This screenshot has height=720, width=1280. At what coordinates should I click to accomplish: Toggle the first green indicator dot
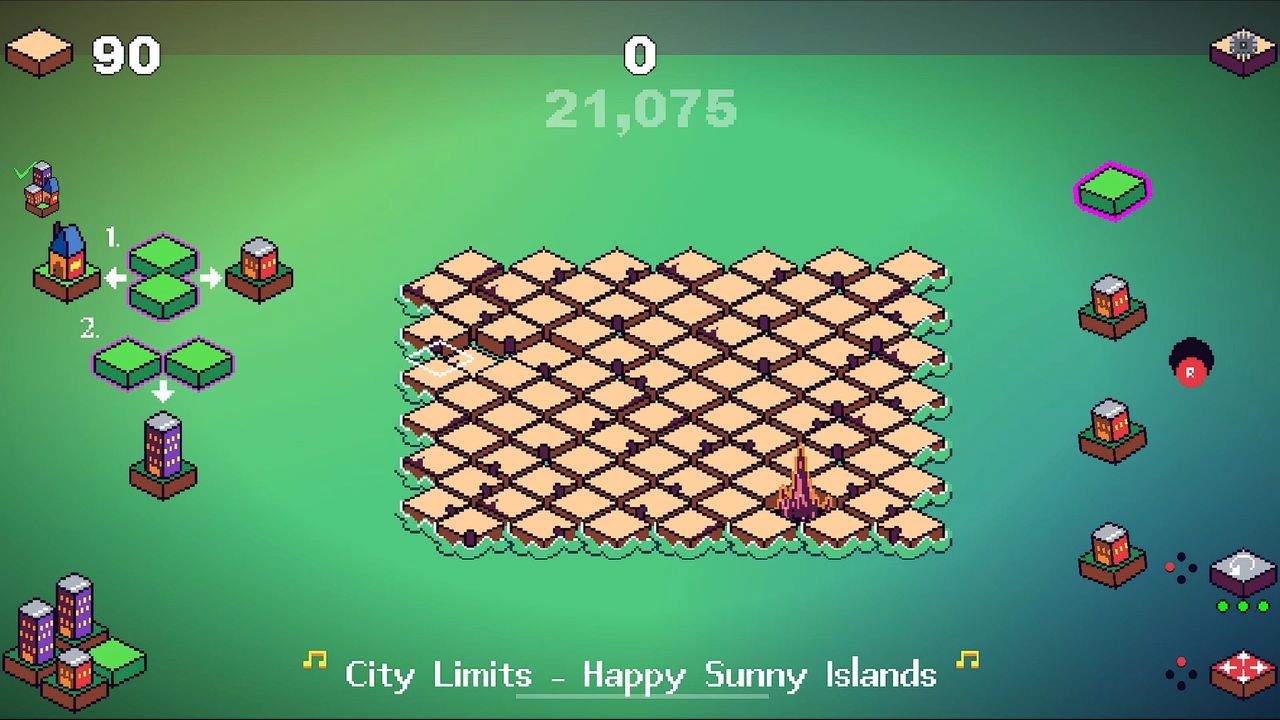1222,606
